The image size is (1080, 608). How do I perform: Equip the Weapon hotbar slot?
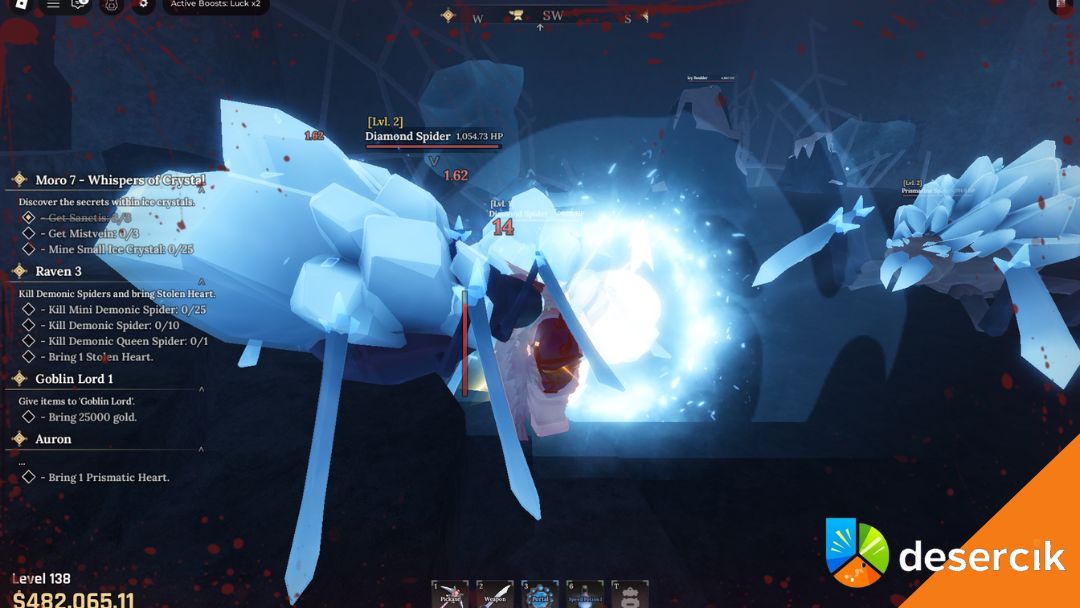495,594
